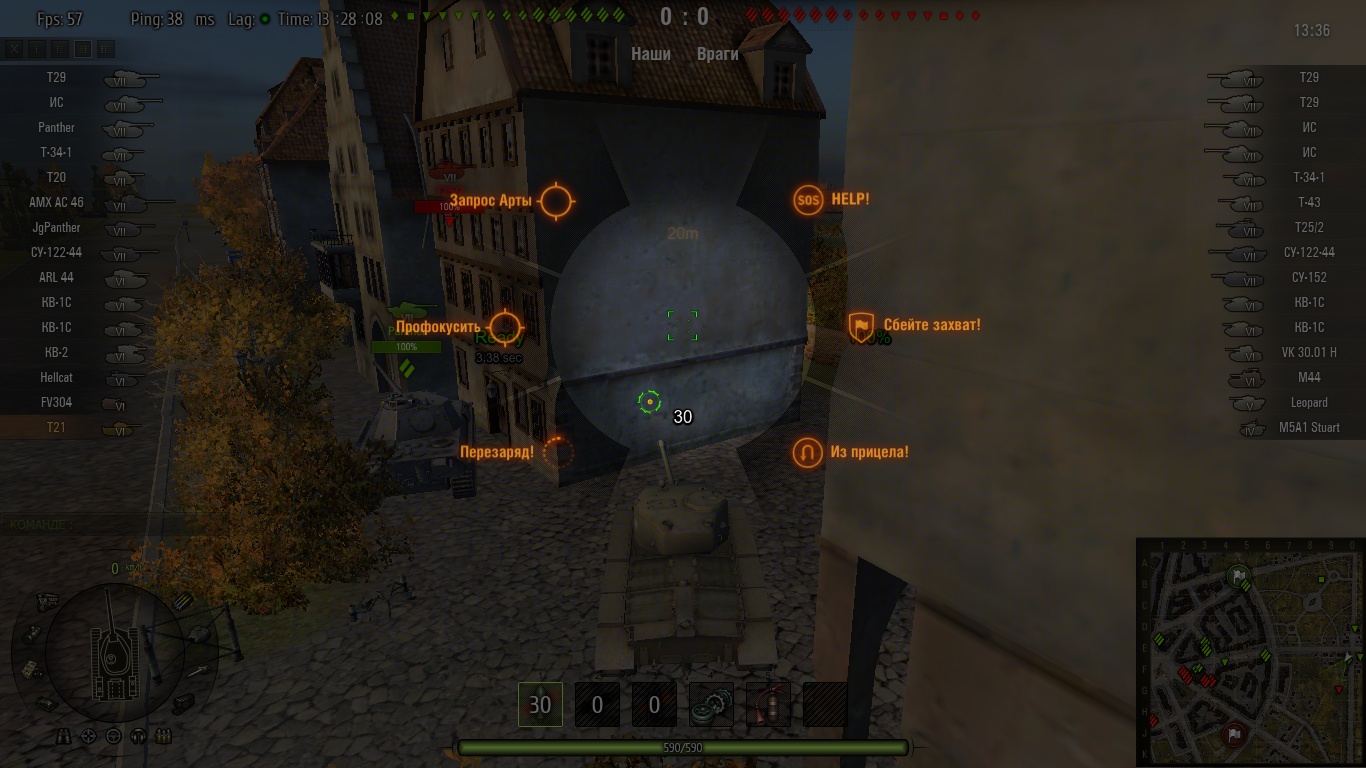Select the shell slot with 30 rounds

pos(540,705)
